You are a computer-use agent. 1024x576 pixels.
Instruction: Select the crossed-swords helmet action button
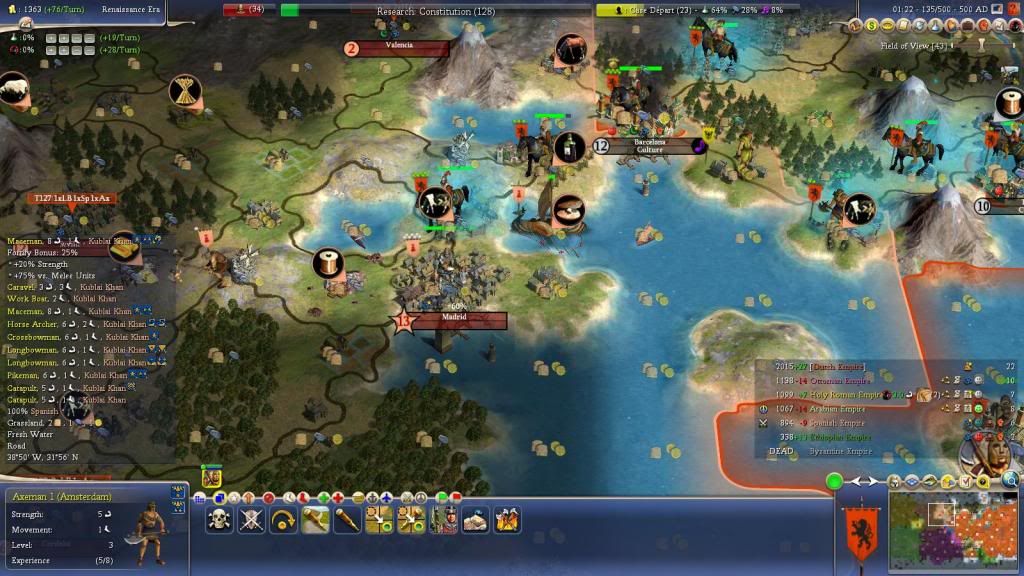pos(252,519)
